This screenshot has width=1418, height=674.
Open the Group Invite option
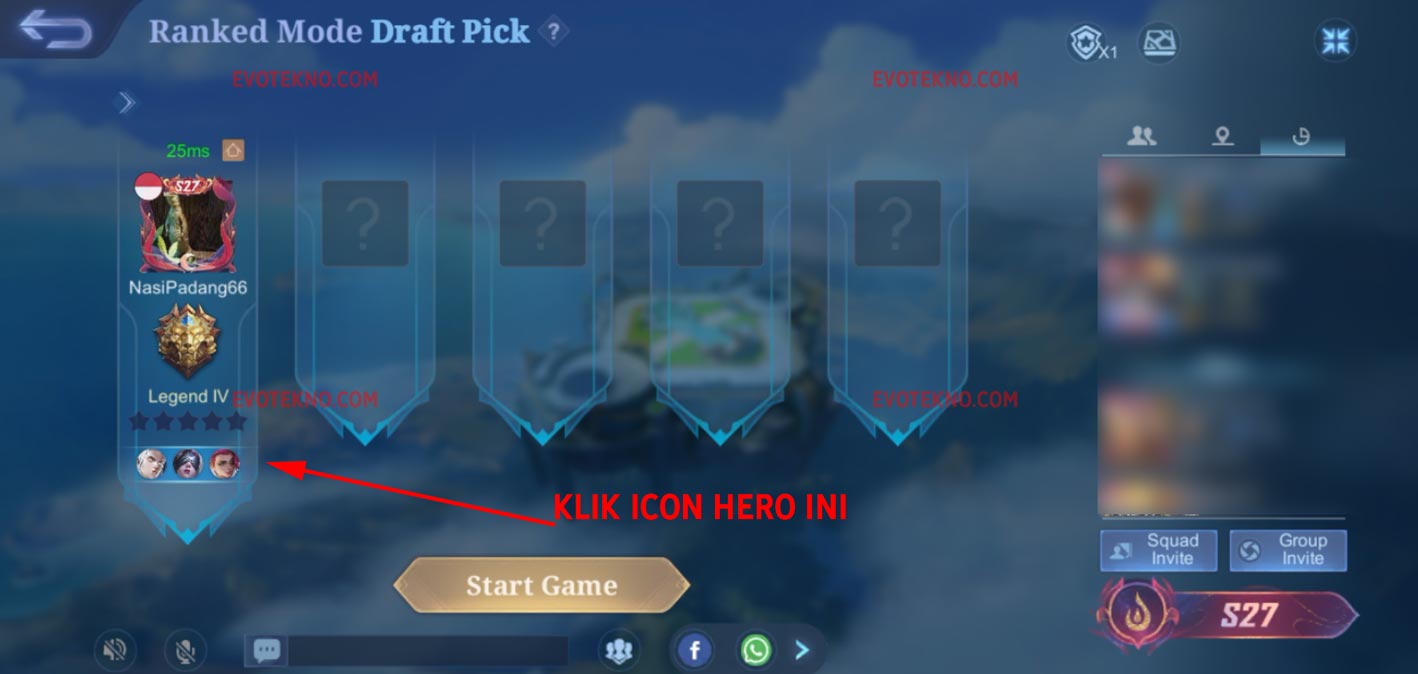pos(1288,550)
